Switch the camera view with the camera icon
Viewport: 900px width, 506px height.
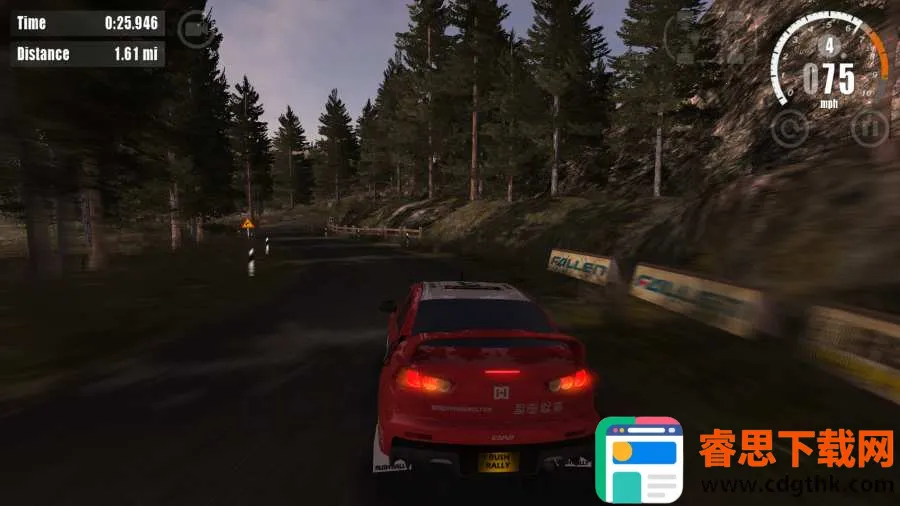tap(193, 28)
